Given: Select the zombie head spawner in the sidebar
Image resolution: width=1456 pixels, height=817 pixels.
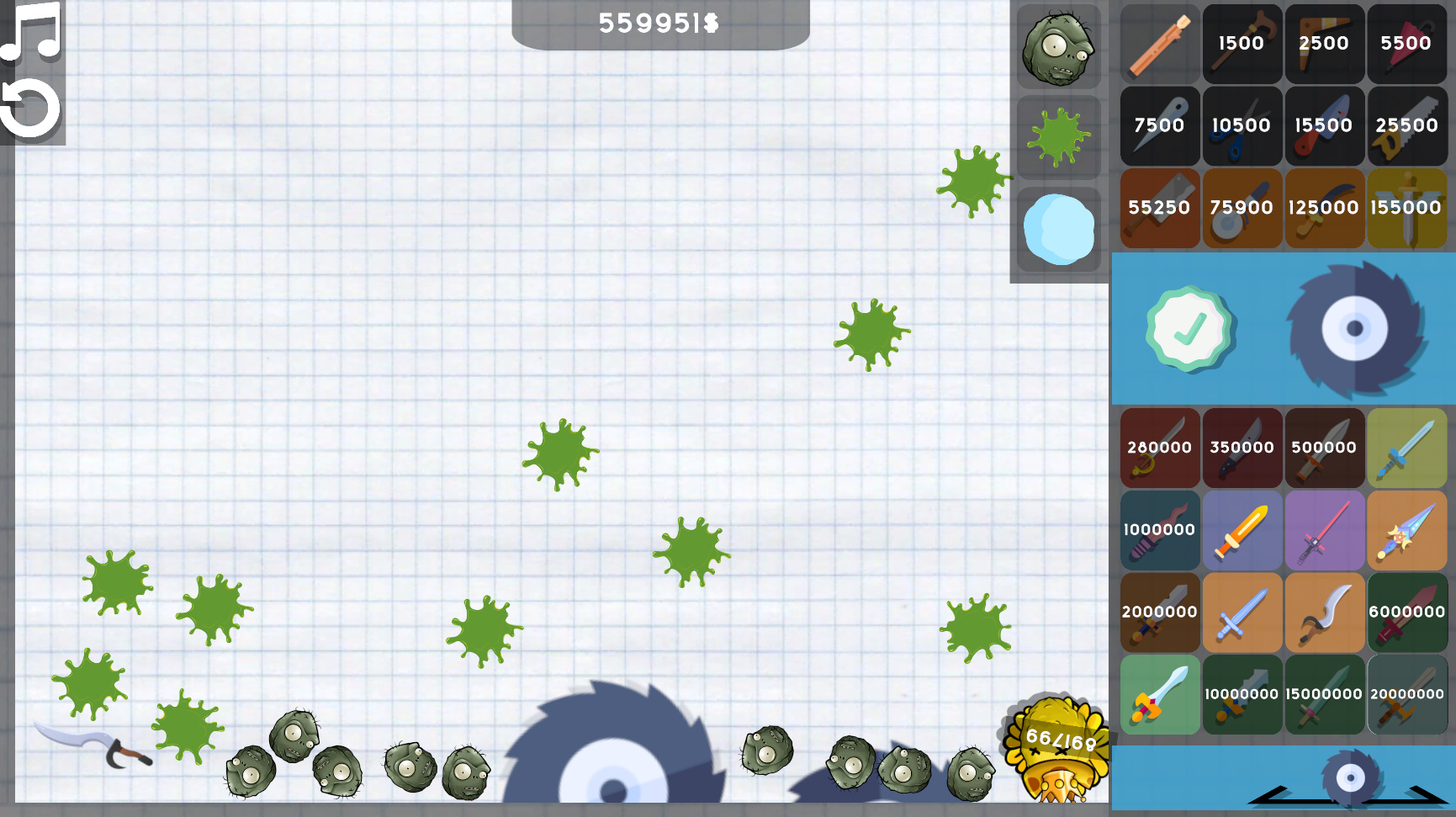Looking at the screenshot, I should 1058,49.
